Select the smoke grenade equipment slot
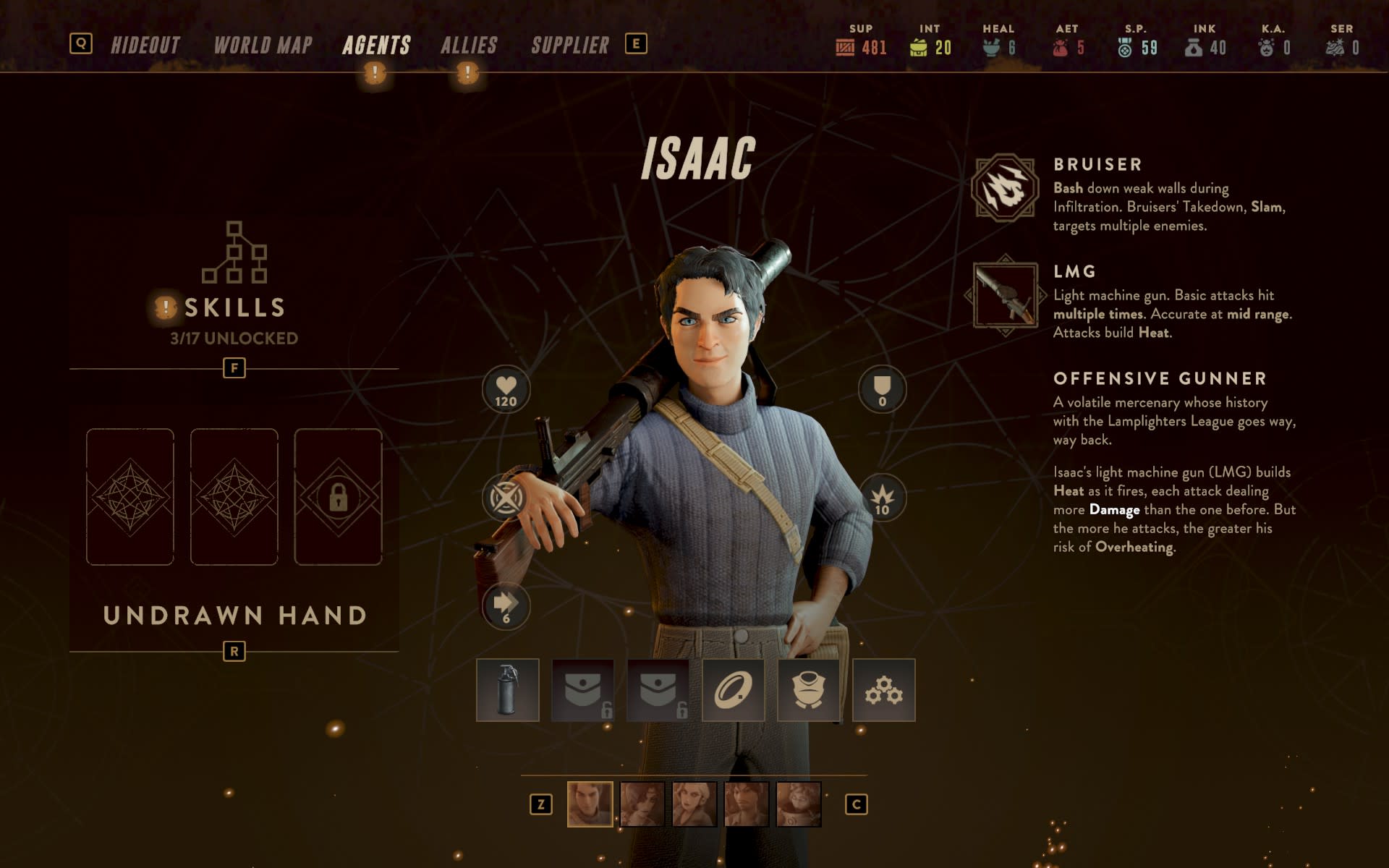The image size is (1389, 868). click(x=508, y=690)
